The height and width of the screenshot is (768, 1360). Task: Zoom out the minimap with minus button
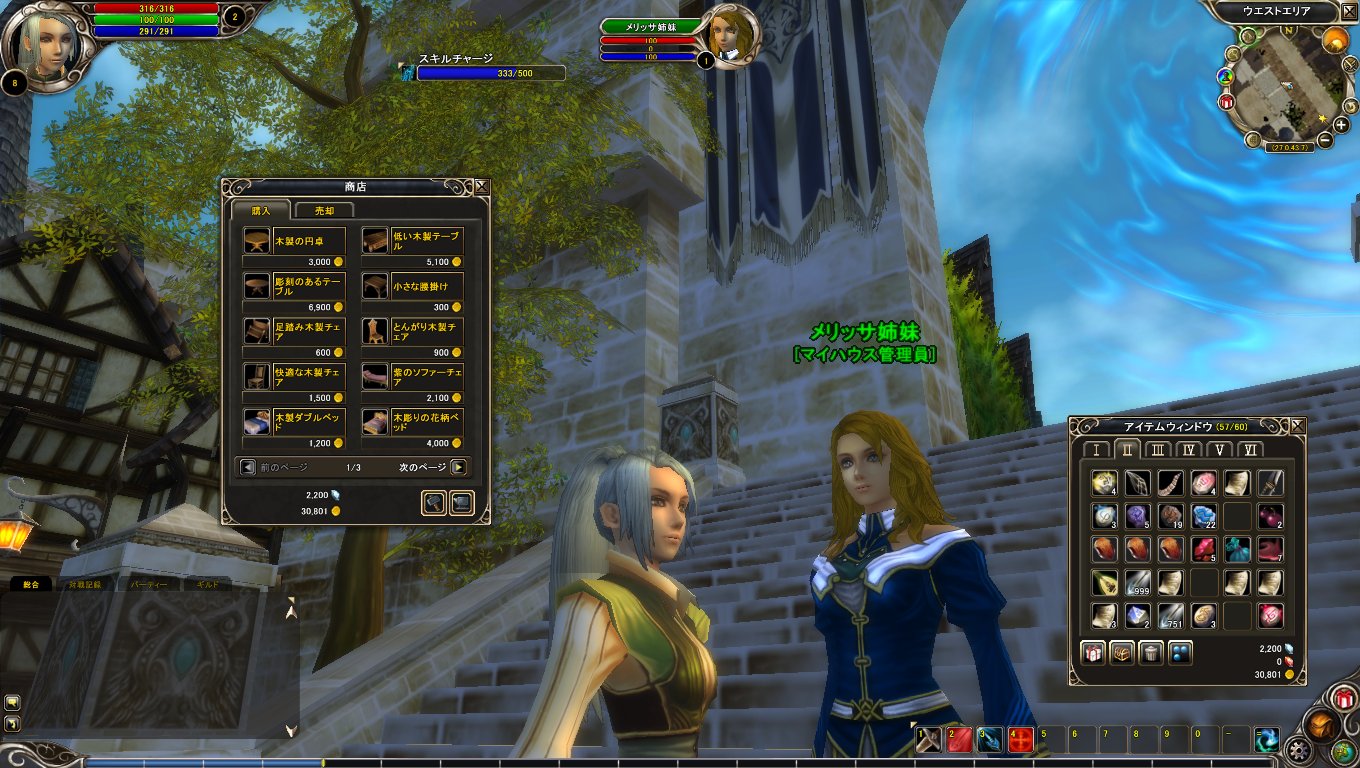coord(1325,140)
